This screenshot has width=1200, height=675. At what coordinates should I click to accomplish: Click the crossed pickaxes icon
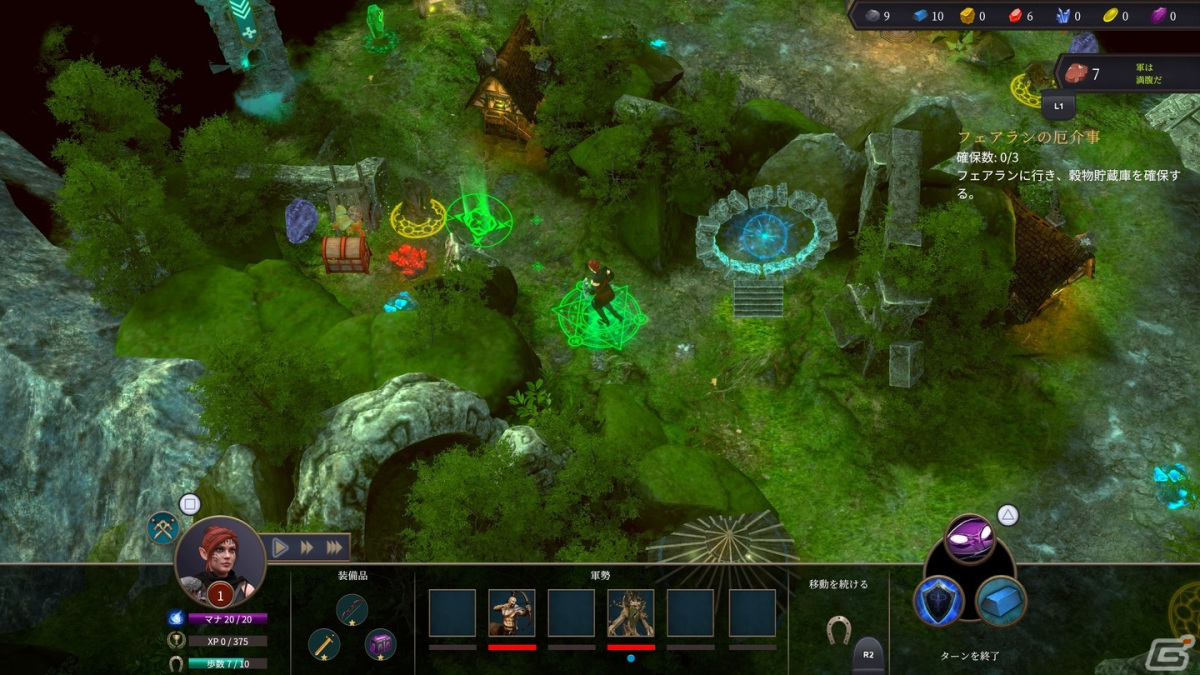[x=163, y=527]
